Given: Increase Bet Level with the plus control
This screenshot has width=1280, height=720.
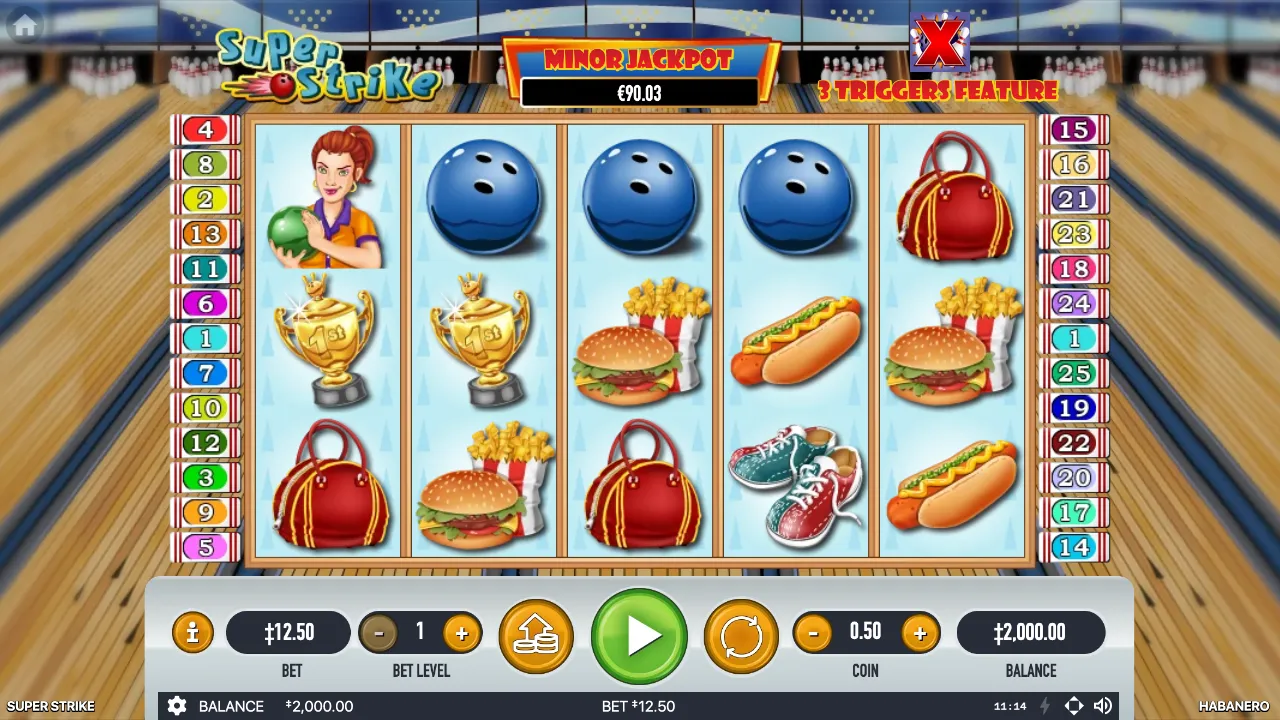Looking at the screenshot, I should pyautogui.click(x=462, y=632).
